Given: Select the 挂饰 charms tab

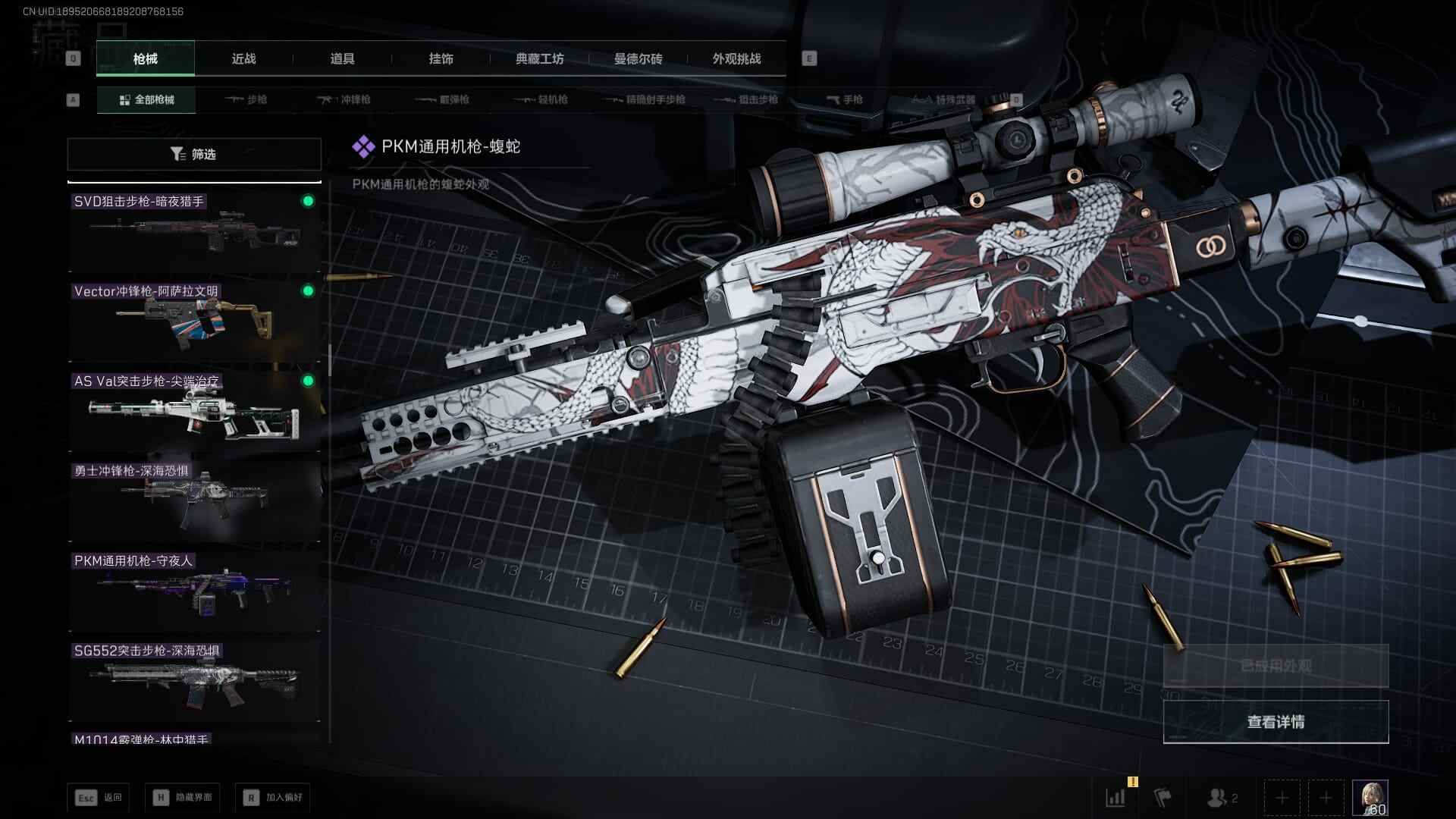Looking at the screenshot, I should (441, 58).
